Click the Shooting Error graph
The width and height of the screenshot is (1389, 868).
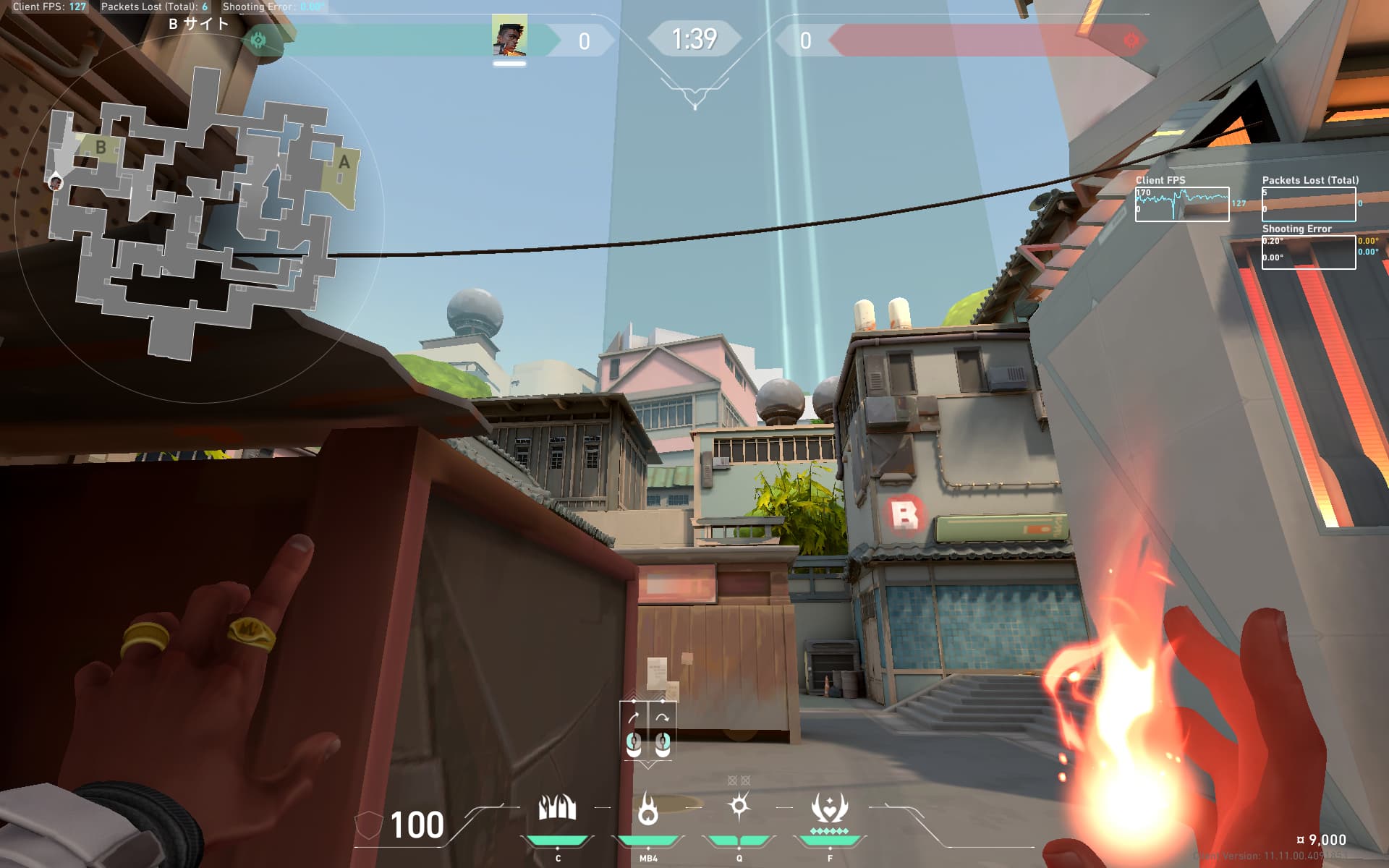(1308, 252)
